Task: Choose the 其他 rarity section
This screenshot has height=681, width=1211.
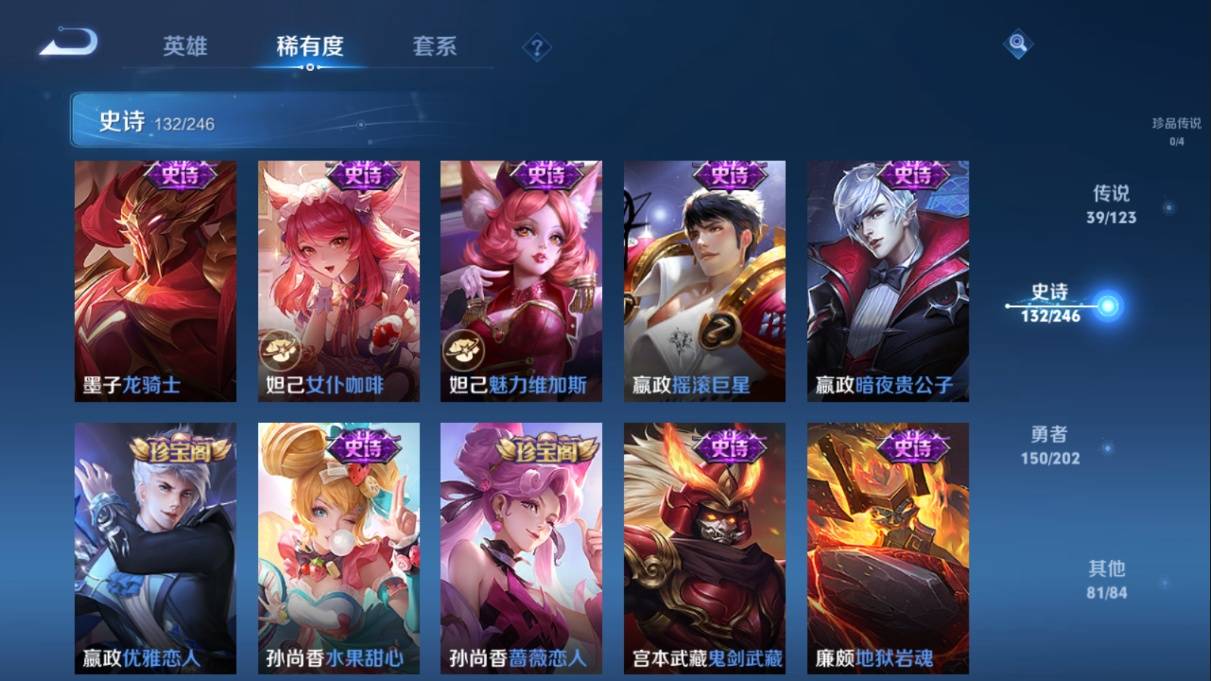Action: [1106, 579]
